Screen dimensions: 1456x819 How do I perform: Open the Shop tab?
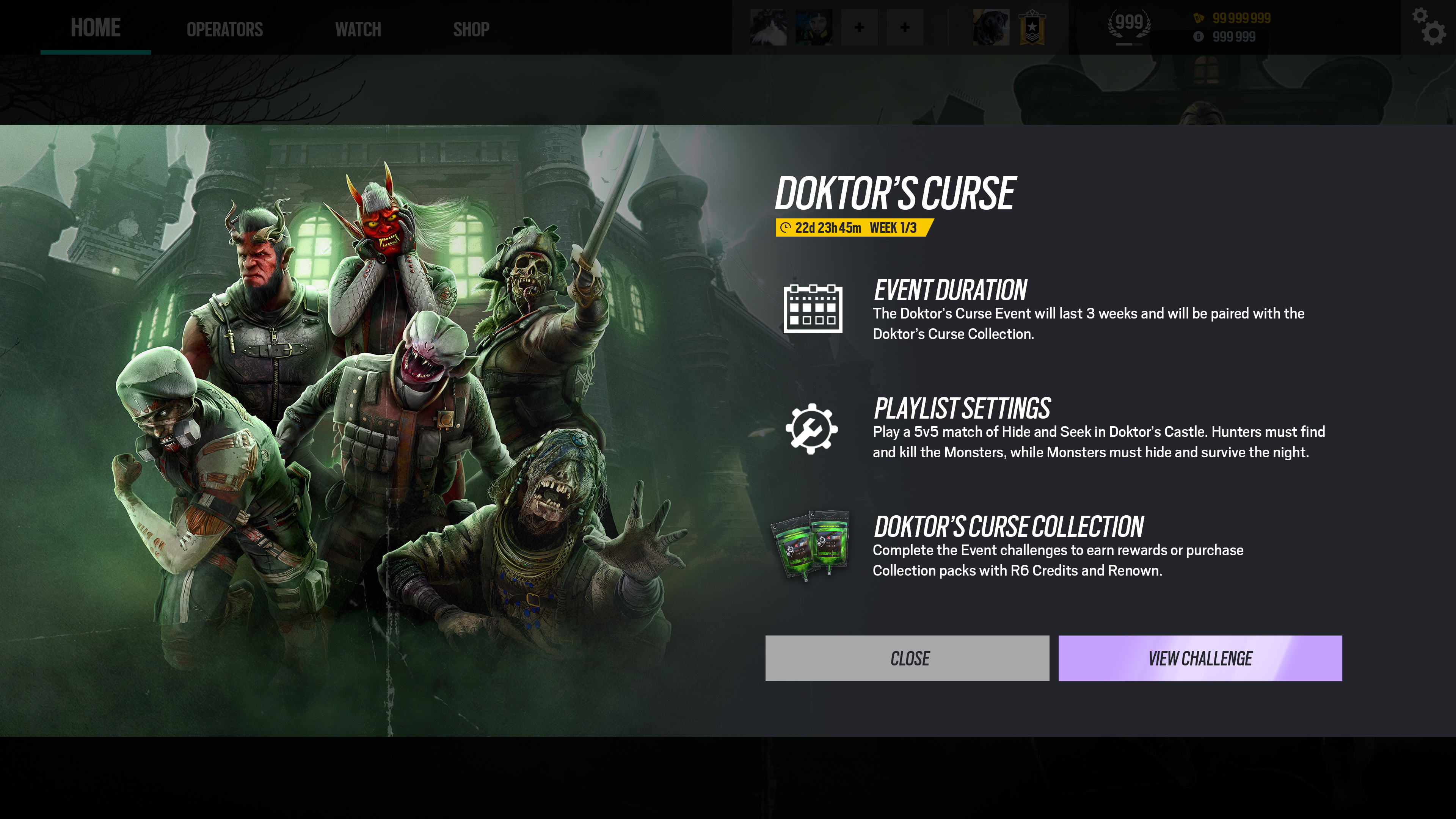tap(471, 30)
